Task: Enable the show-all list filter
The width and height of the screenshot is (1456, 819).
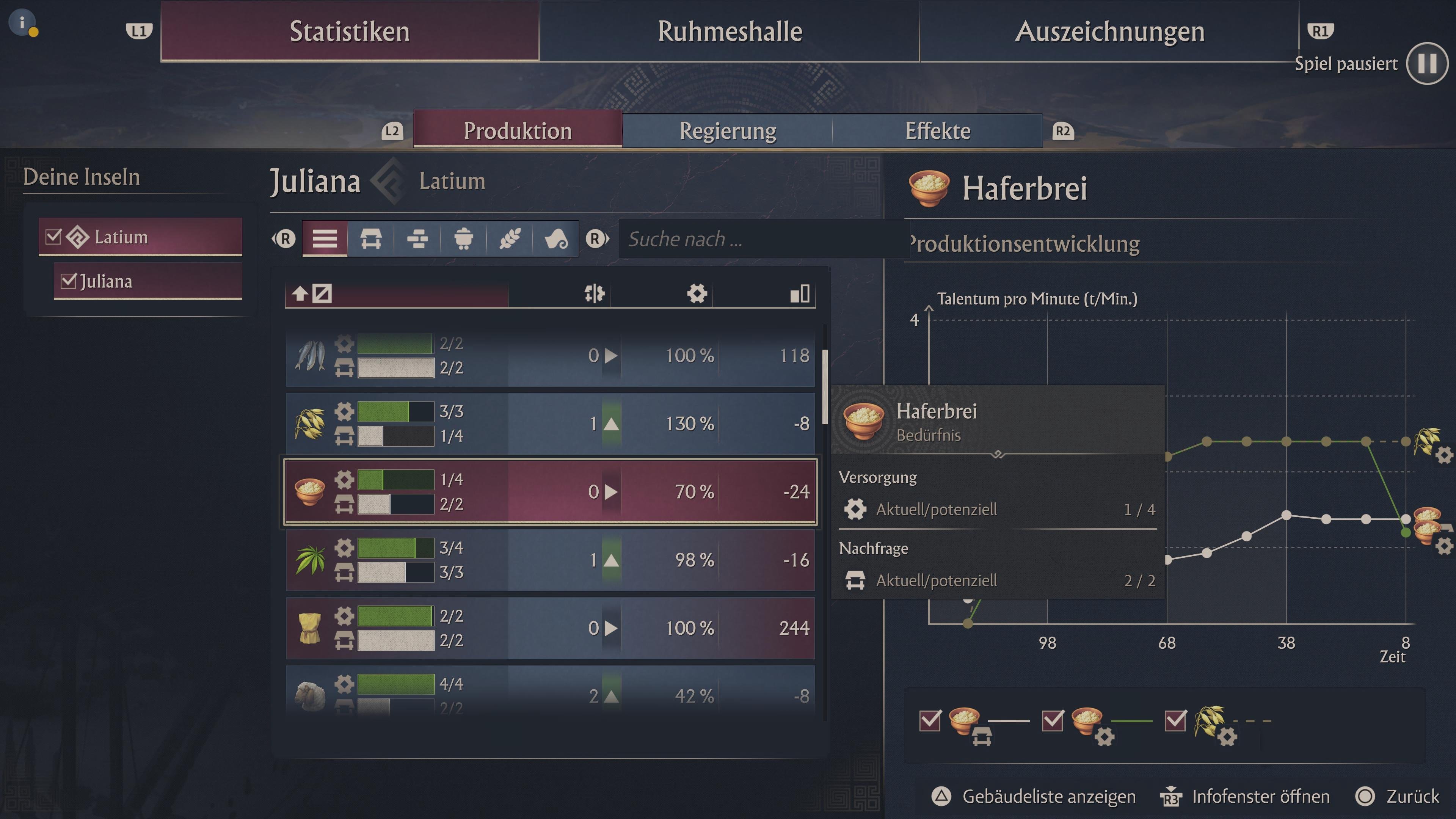Action: click(324, 238)
